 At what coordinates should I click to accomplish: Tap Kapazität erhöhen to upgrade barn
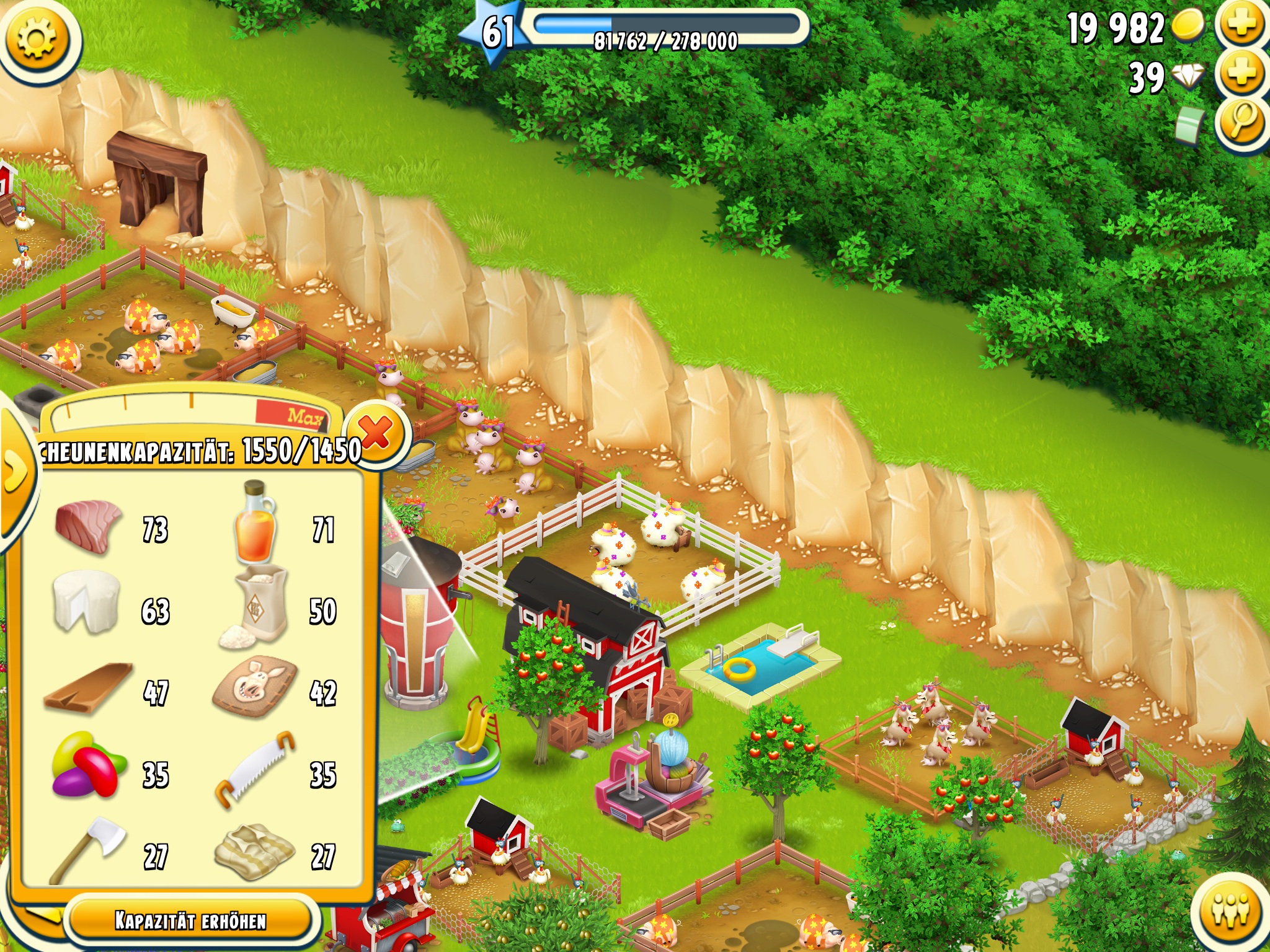click(x=190, y=921)
